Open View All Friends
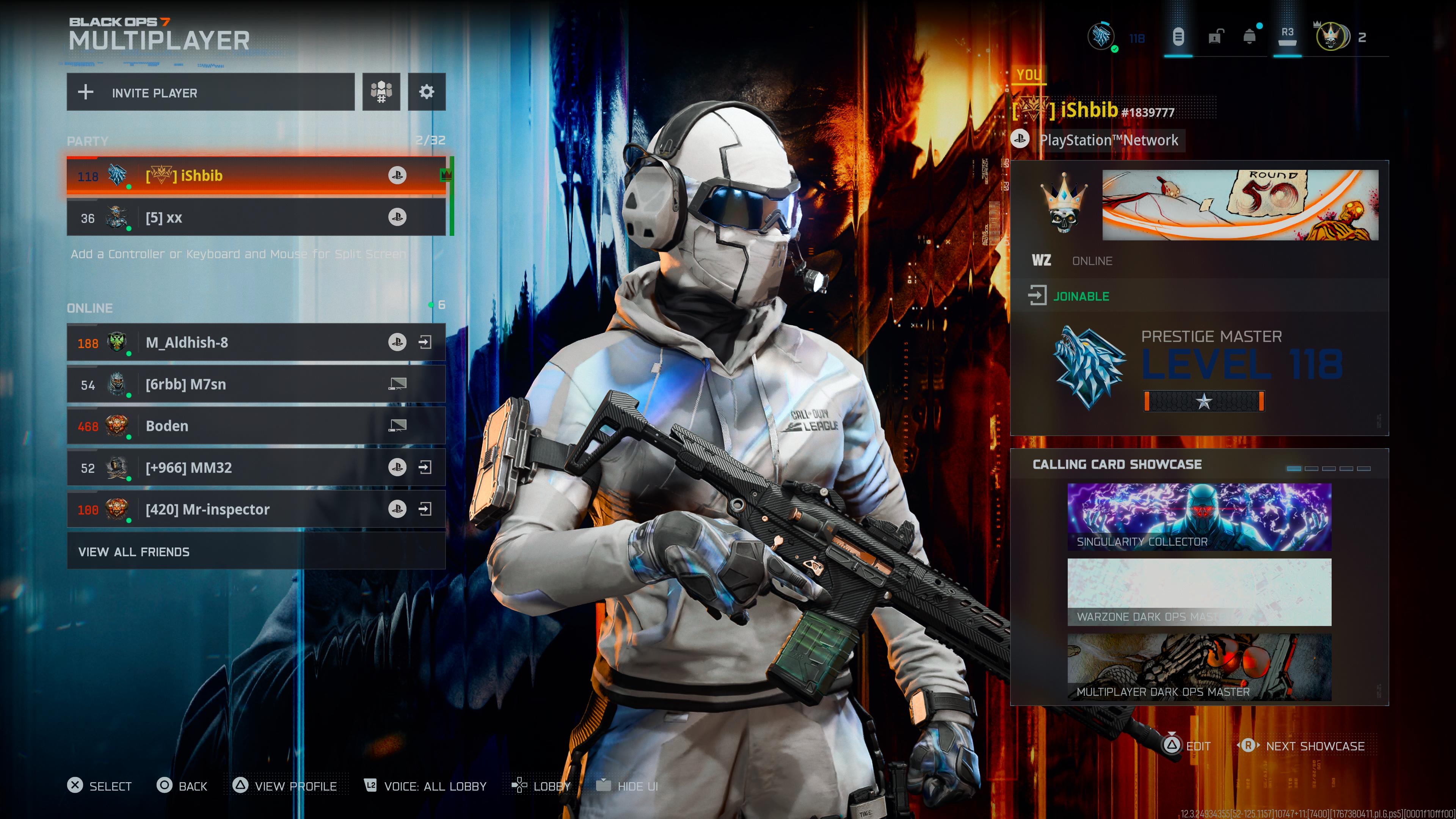This screenshot has height=819, width=1456. (x=256, y=552)
